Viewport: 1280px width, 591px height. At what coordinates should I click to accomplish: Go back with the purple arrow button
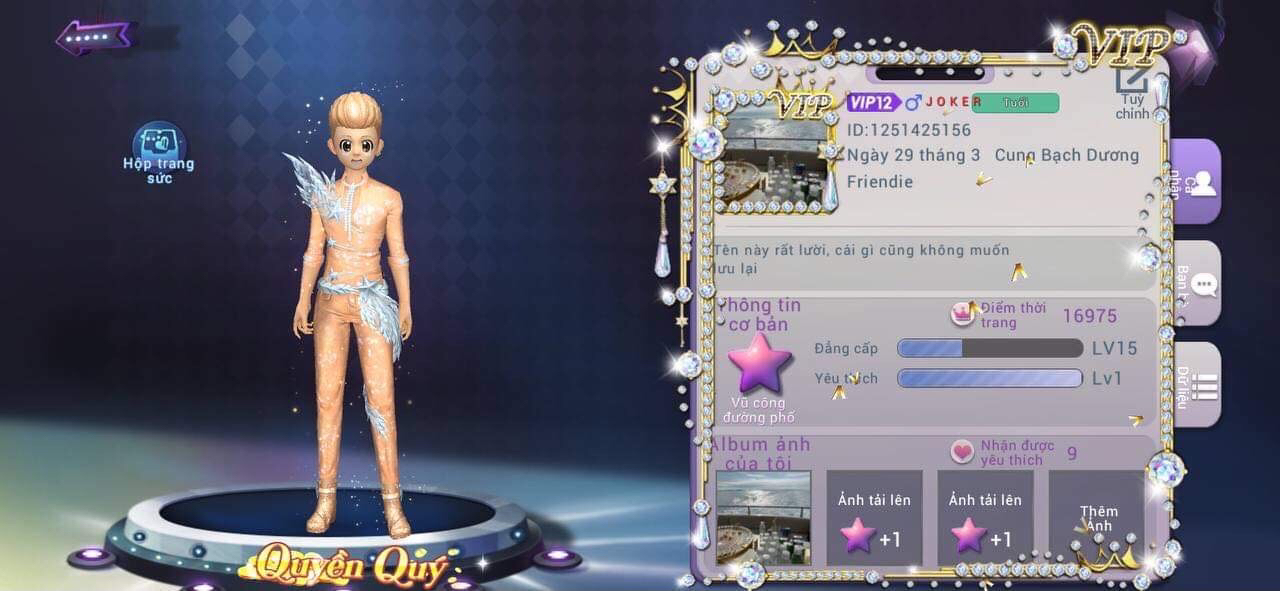[x=94, y=38]
